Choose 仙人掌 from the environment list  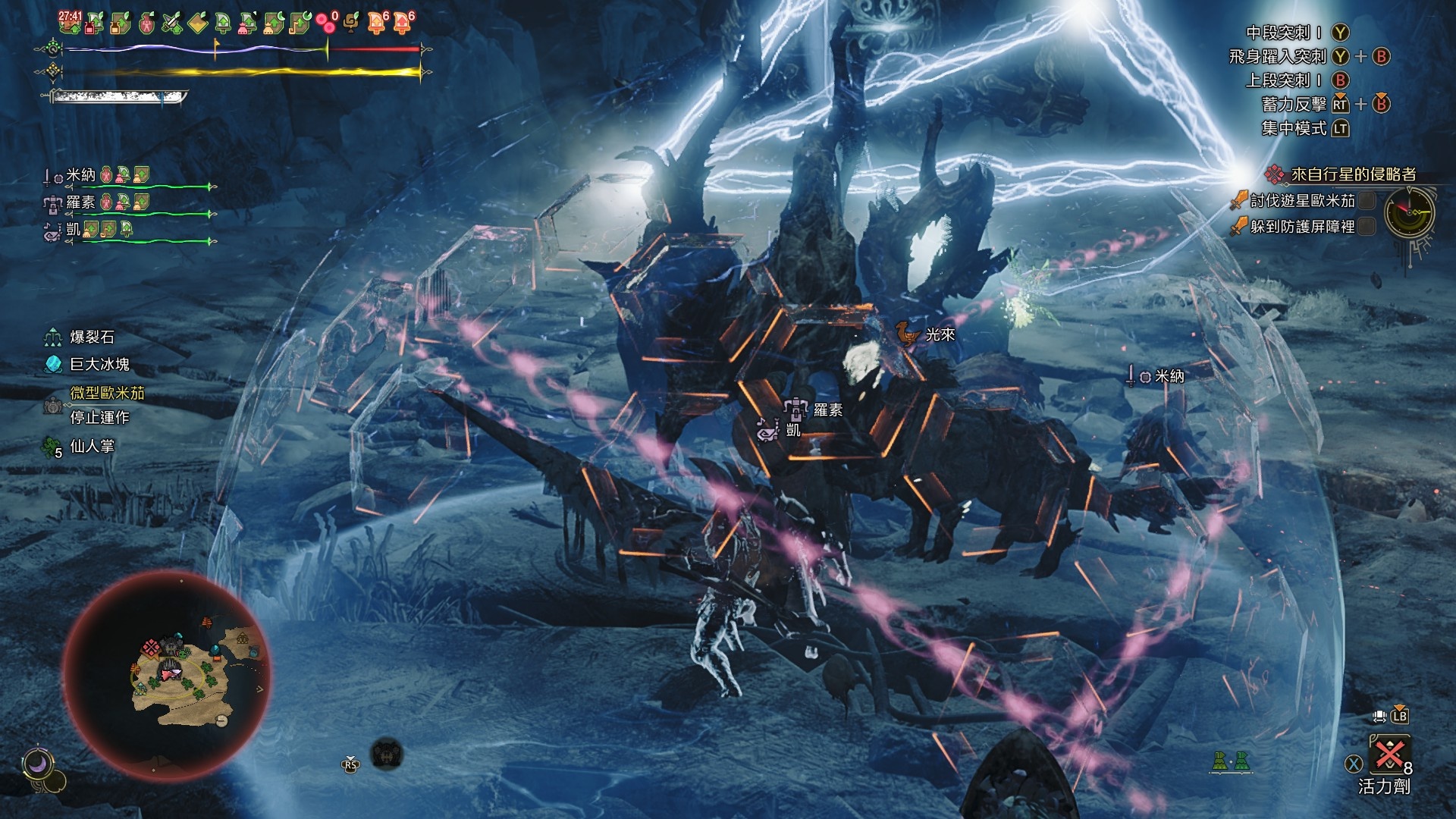pos(92,447)
